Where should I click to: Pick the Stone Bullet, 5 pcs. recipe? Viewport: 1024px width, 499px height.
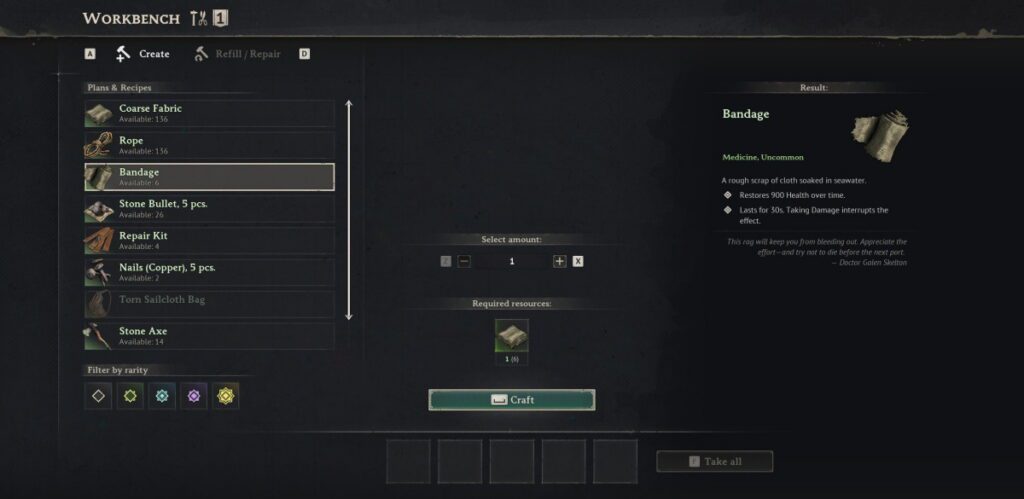(x=209, y=209)
